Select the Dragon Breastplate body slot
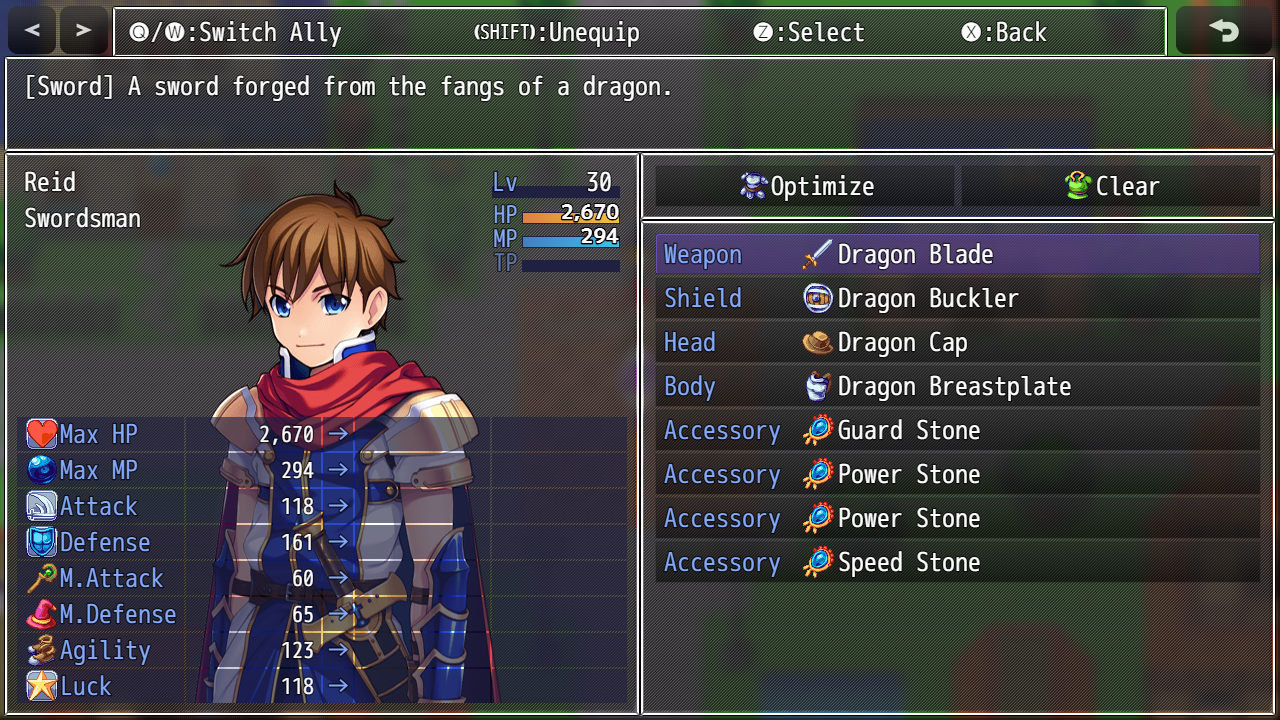This screenshot has width=1280, height=720. tap(957, 387)
